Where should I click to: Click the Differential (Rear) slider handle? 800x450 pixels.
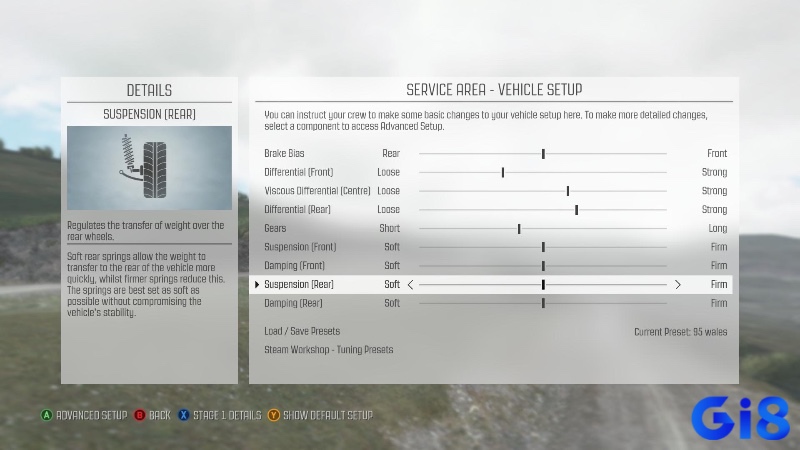576,210
